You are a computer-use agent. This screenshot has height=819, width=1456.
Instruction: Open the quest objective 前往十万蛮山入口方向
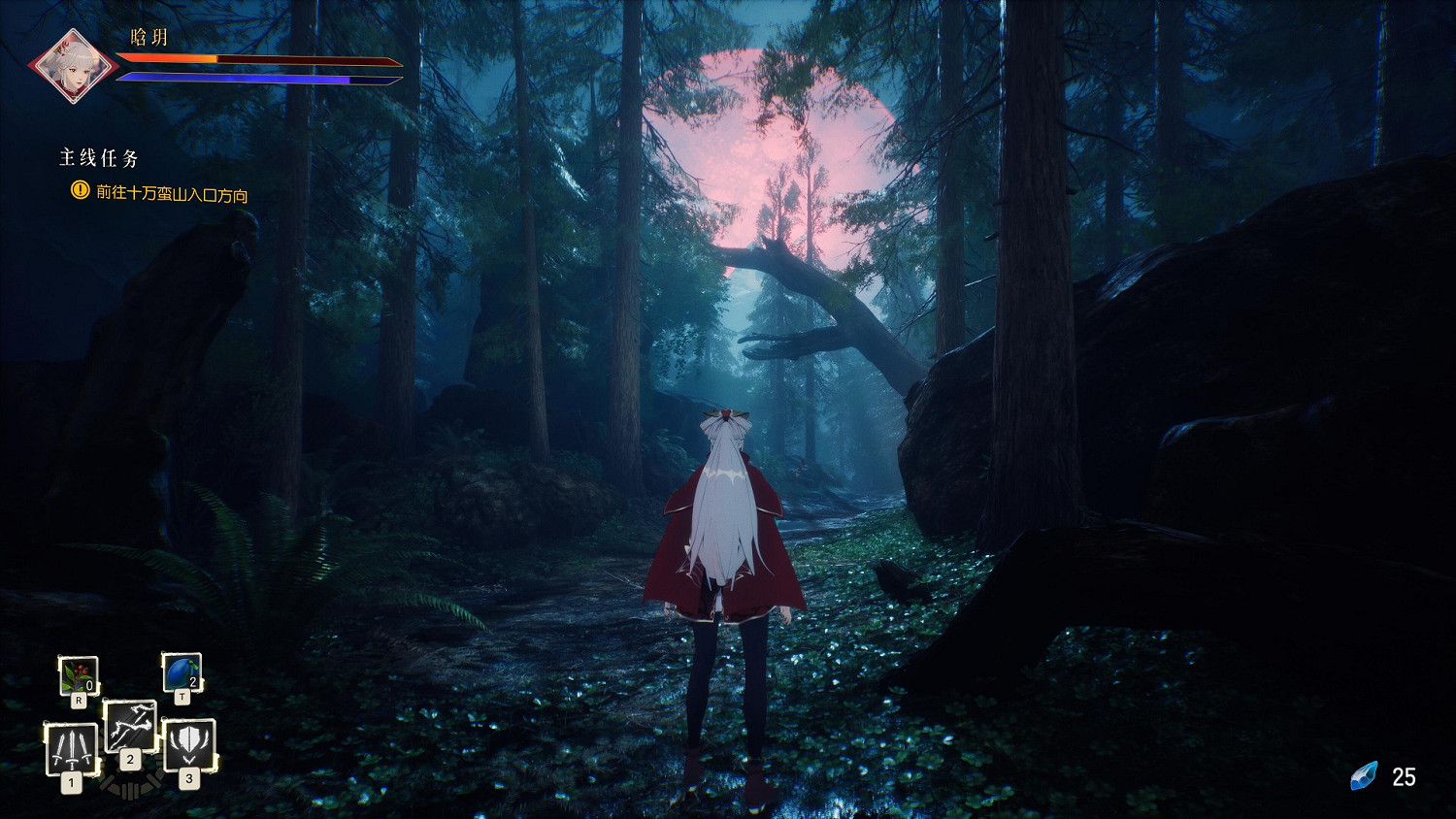coord(171,193)
